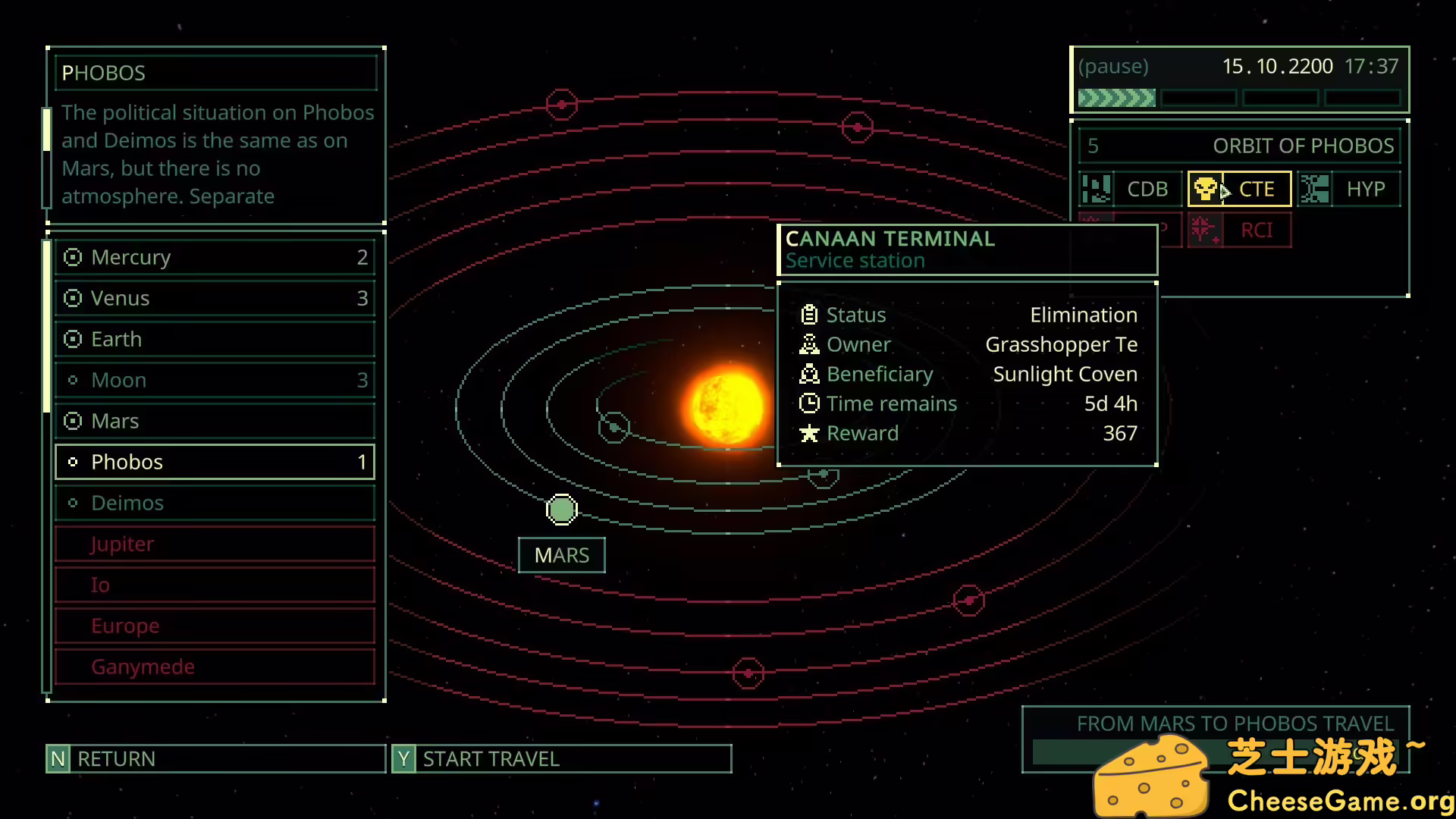Select the CTE Canaan Terminal station
This screenshot has height=819, width=1456.
point(1239,190)
